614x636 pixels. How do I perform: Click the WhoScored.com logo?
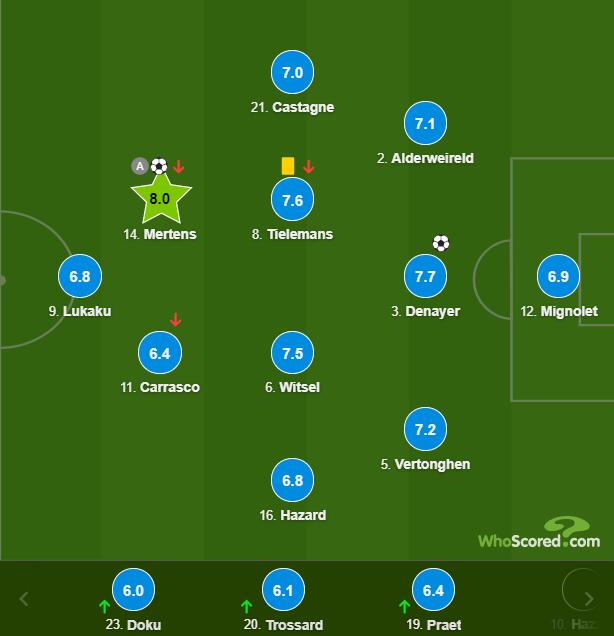pos(539,534)
